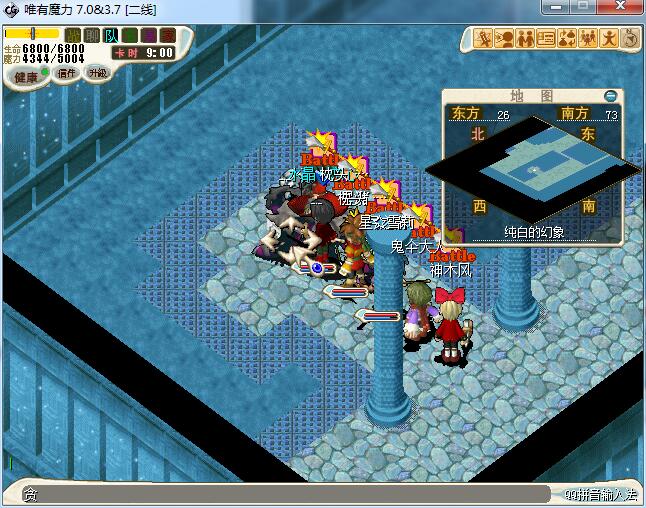This screenshot has width=646, height=508.
Task: Click the 升級 level-up button
Action: pyautogui.click(x=97, y=73)
